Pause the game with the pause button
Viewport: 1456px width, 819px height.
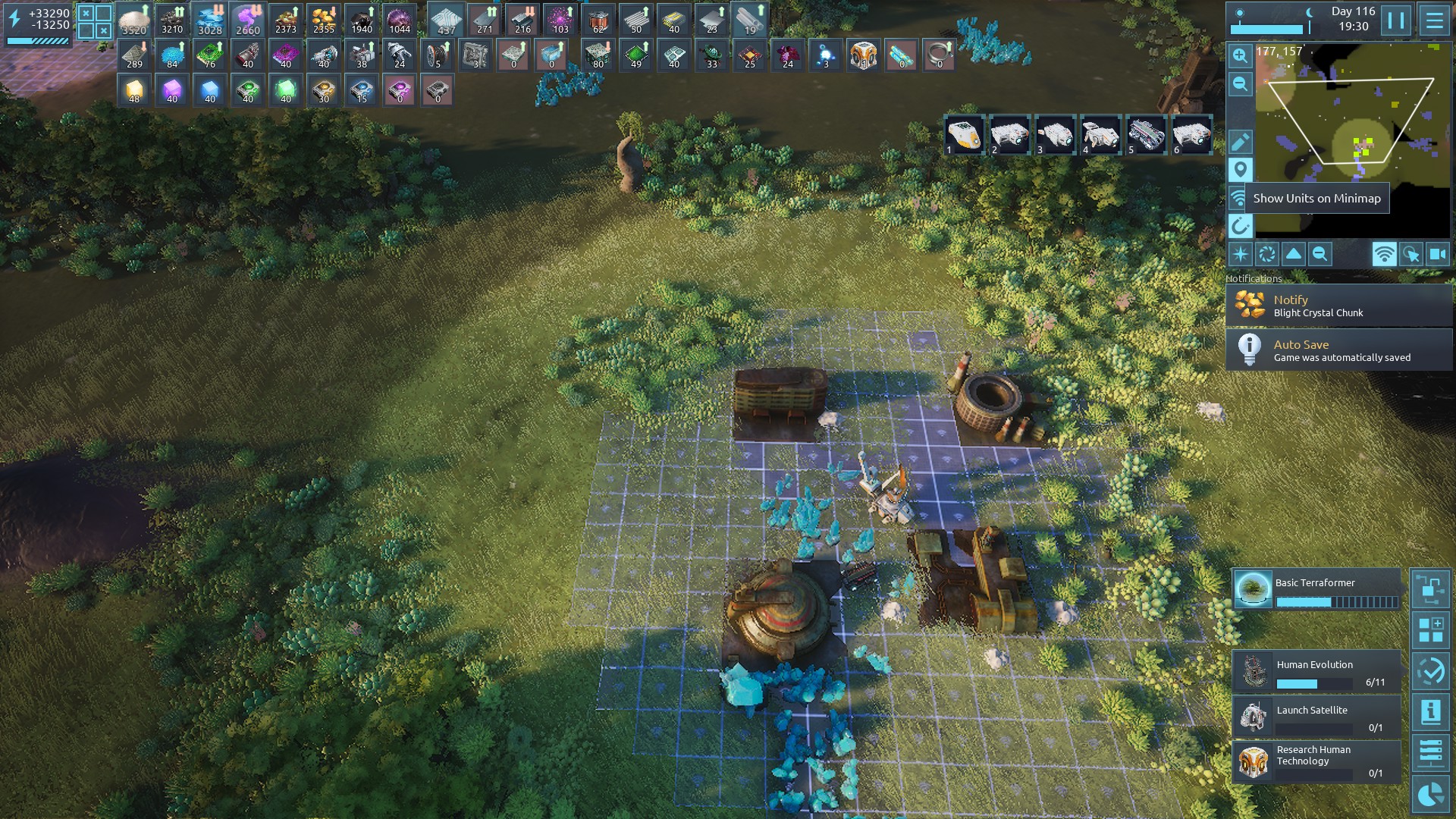click(x=1395, y=20)
